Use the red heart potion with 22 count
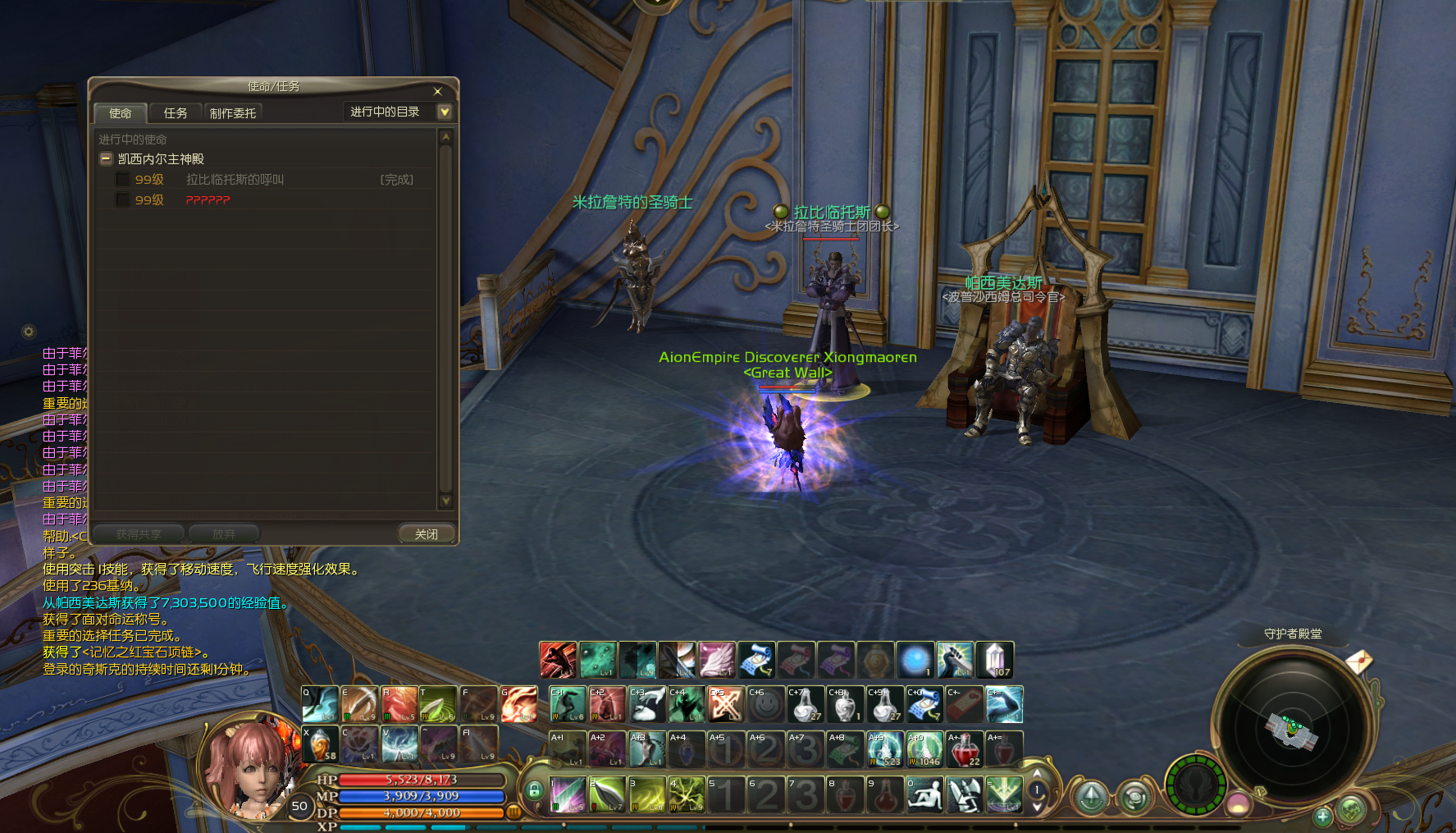This screenshot has height=833, width=1456. pyautogui.click(x=965, y=749)
